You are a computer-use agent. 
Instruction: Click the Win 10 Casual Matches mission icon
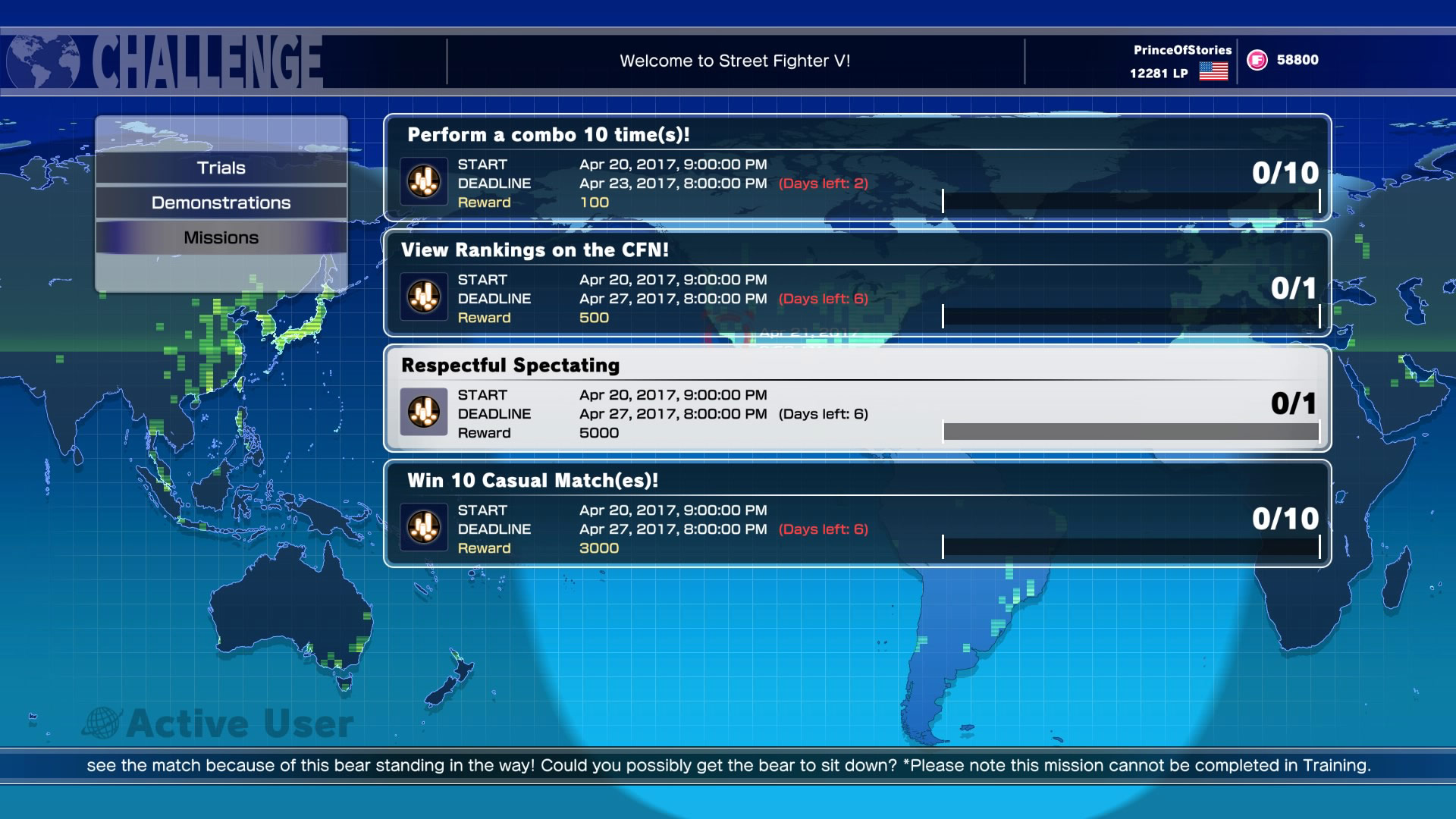424,528
